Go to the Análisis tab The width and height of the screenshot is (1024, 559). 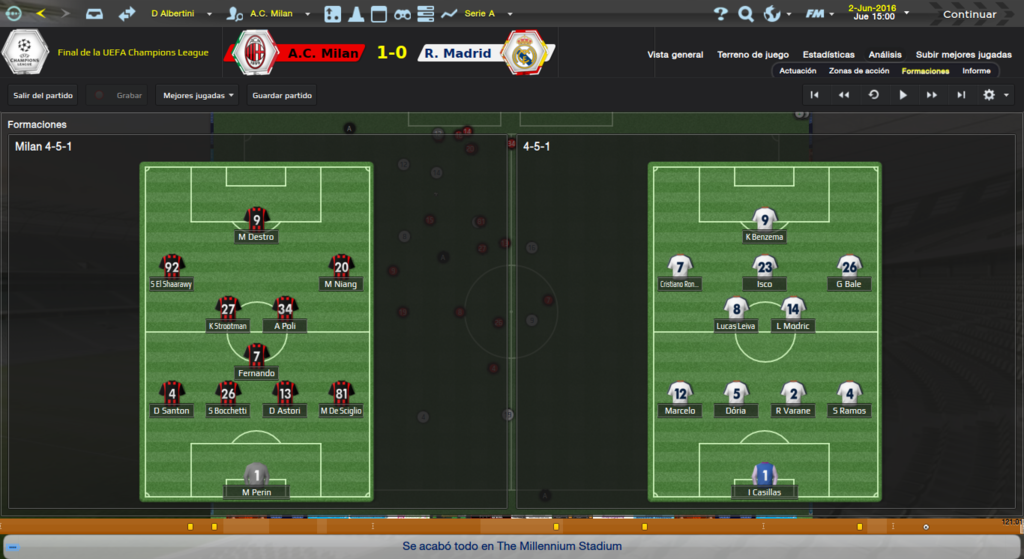click(x=884, y=55)
